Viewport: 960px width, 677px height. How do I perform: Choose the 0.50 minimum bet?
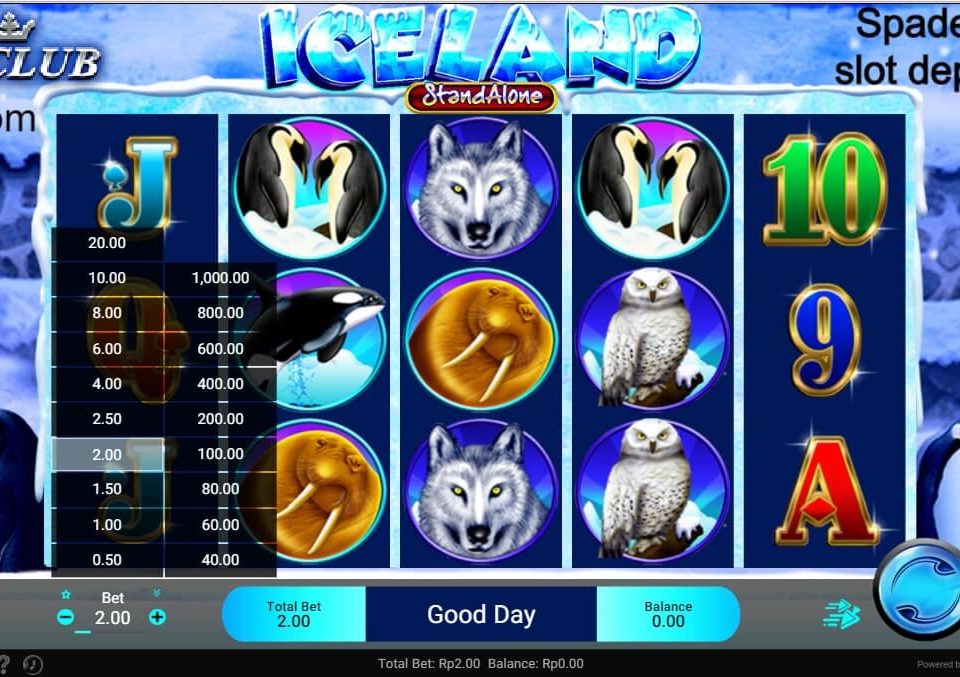point(107,560)
